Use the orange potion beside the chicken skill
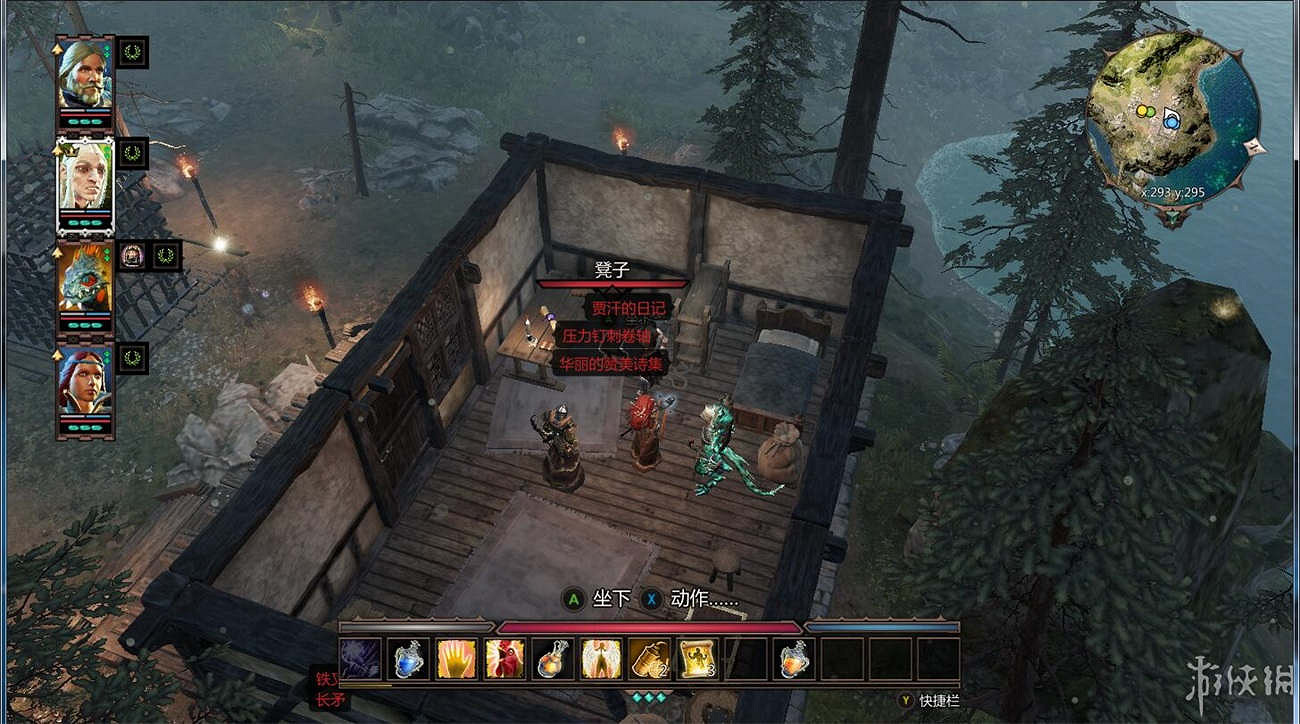Screen dimensions: 1300x724 [553, 659]
